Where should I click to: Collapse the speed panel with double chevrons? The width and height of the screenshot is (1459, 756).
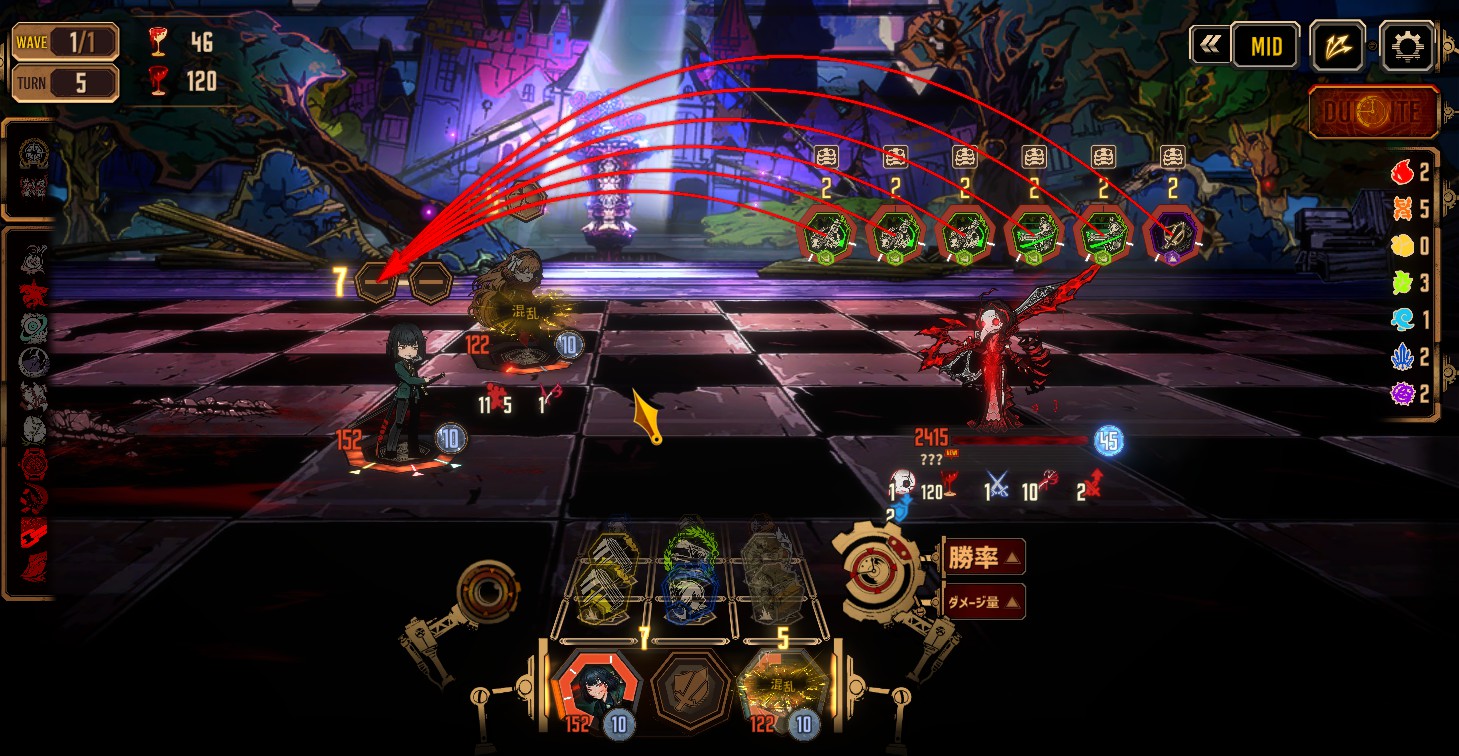[x=1209, y=45]
